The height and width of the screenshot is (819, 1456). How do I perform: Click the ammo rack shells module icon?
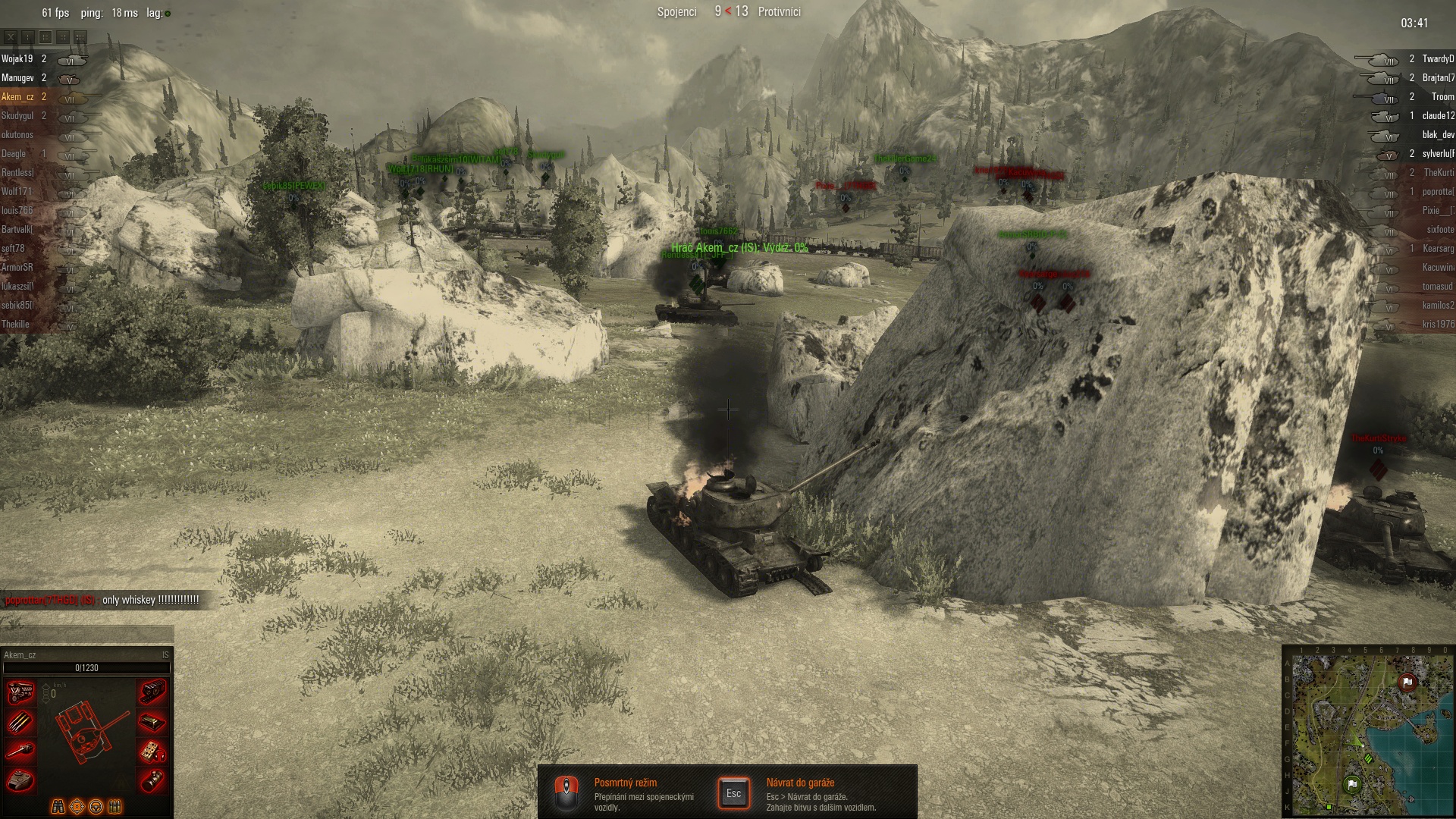20,721
